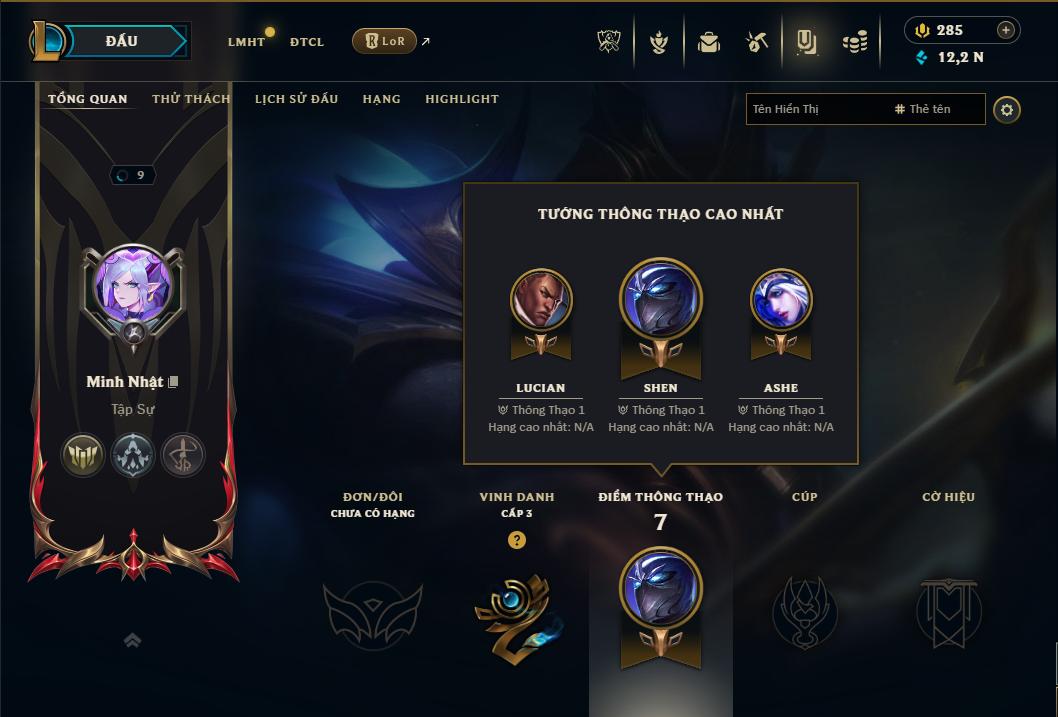Select the TỔNG QUAN overview tab
Screen dimensions: 1058x717
88,99
